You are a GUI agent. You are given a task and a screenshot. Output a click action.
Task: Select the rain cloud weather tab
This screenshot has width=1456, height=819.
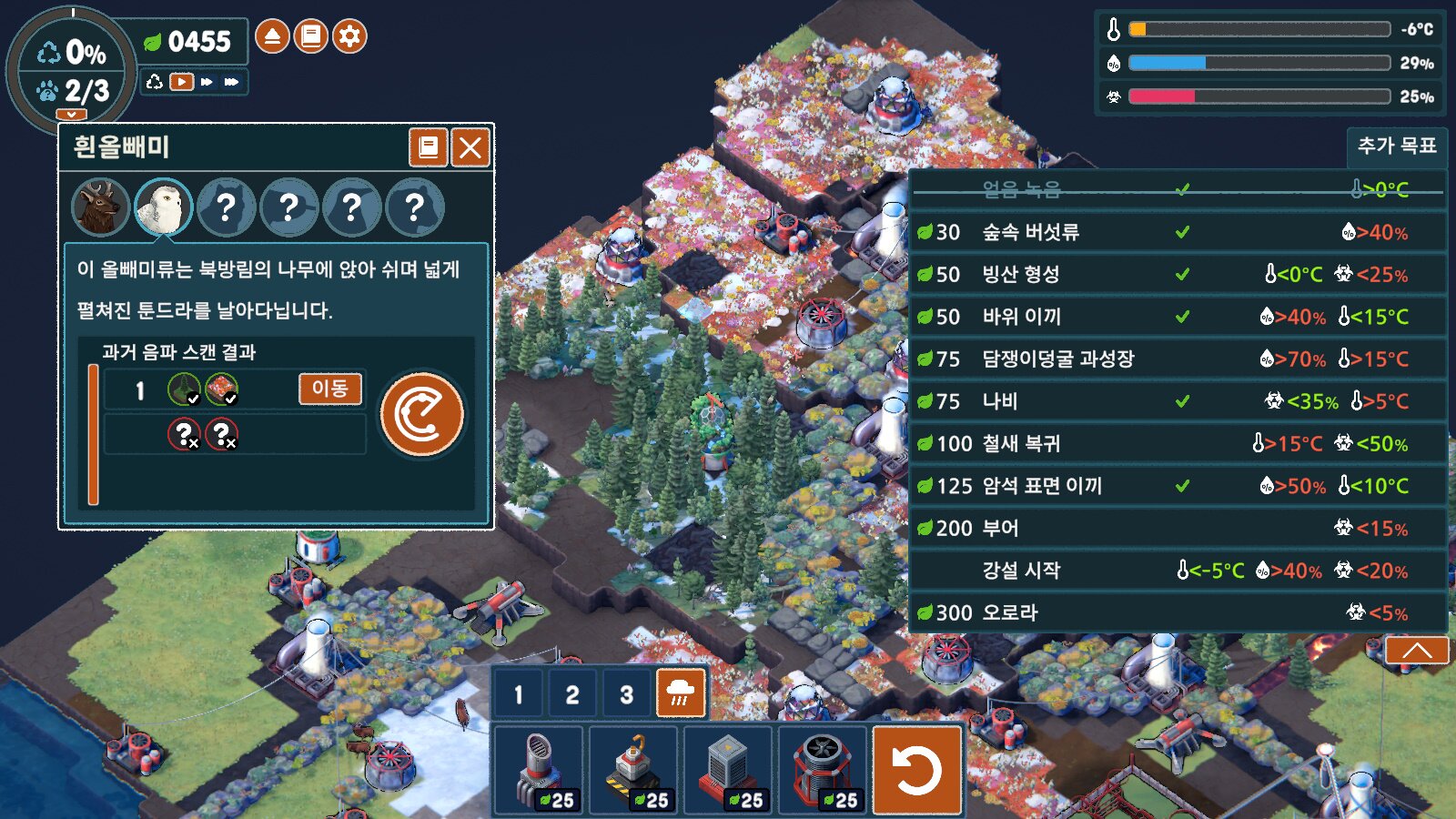[681, 694]
